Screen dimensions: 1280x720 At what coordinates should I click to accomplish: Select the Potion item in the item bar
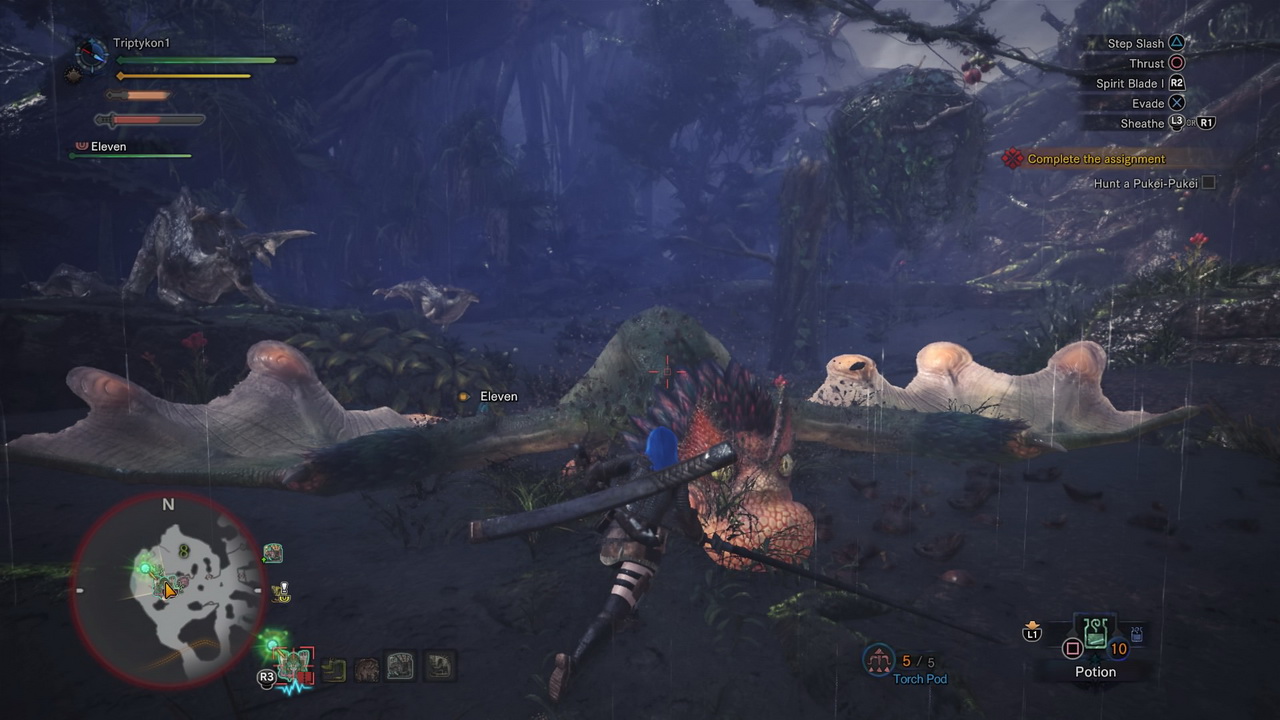point(1095,636)
